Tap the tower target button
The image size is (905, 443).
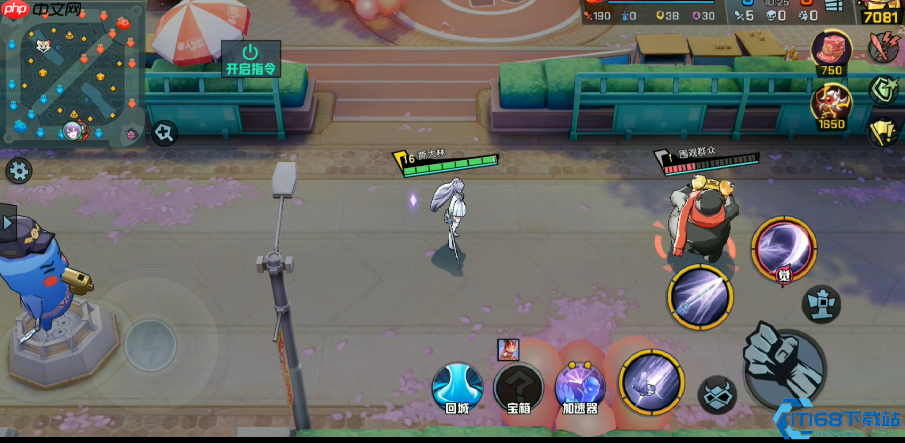(x=822, y=303)
